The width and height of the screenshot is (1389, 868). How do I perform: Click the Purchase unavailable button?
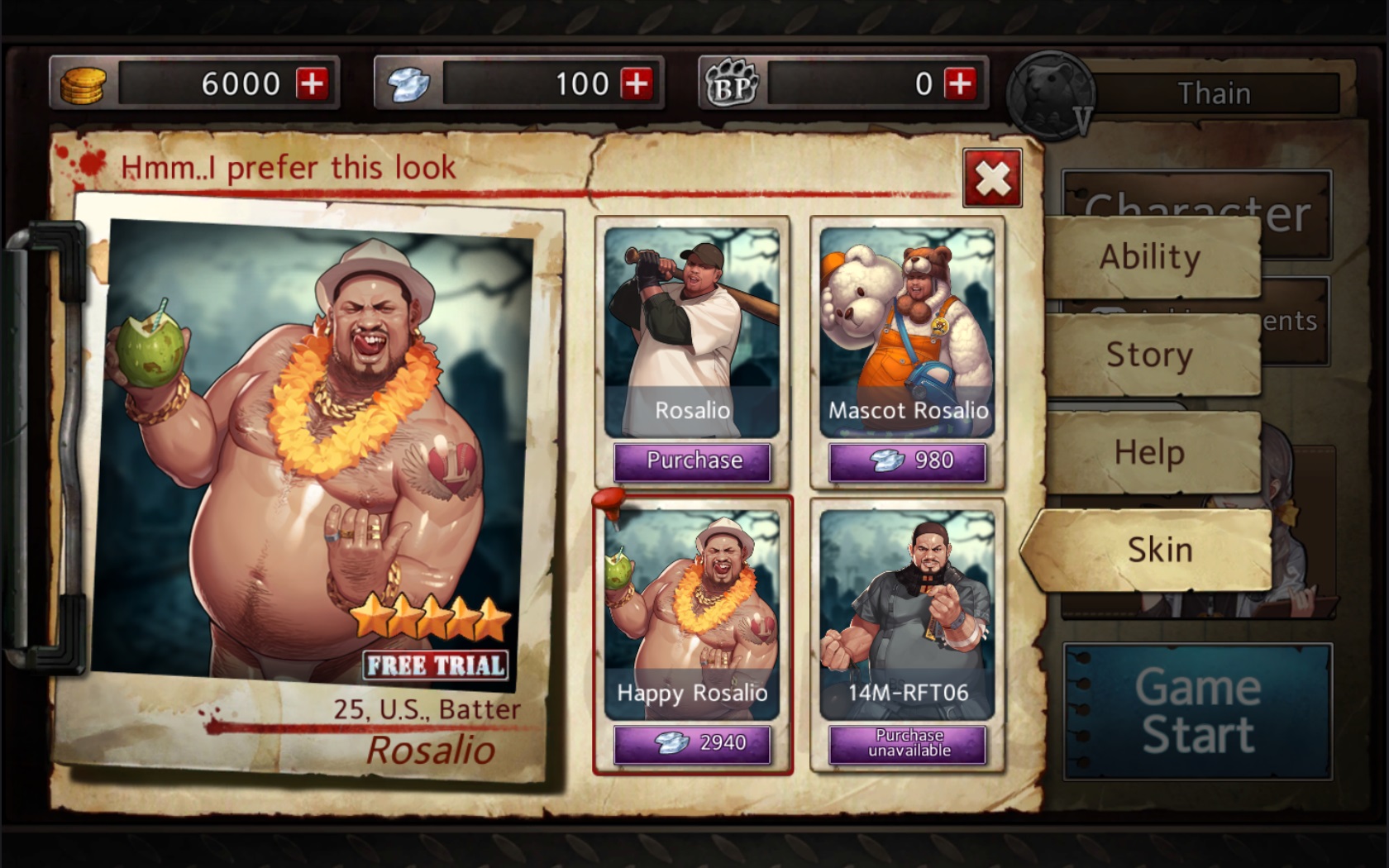point(908,743)
